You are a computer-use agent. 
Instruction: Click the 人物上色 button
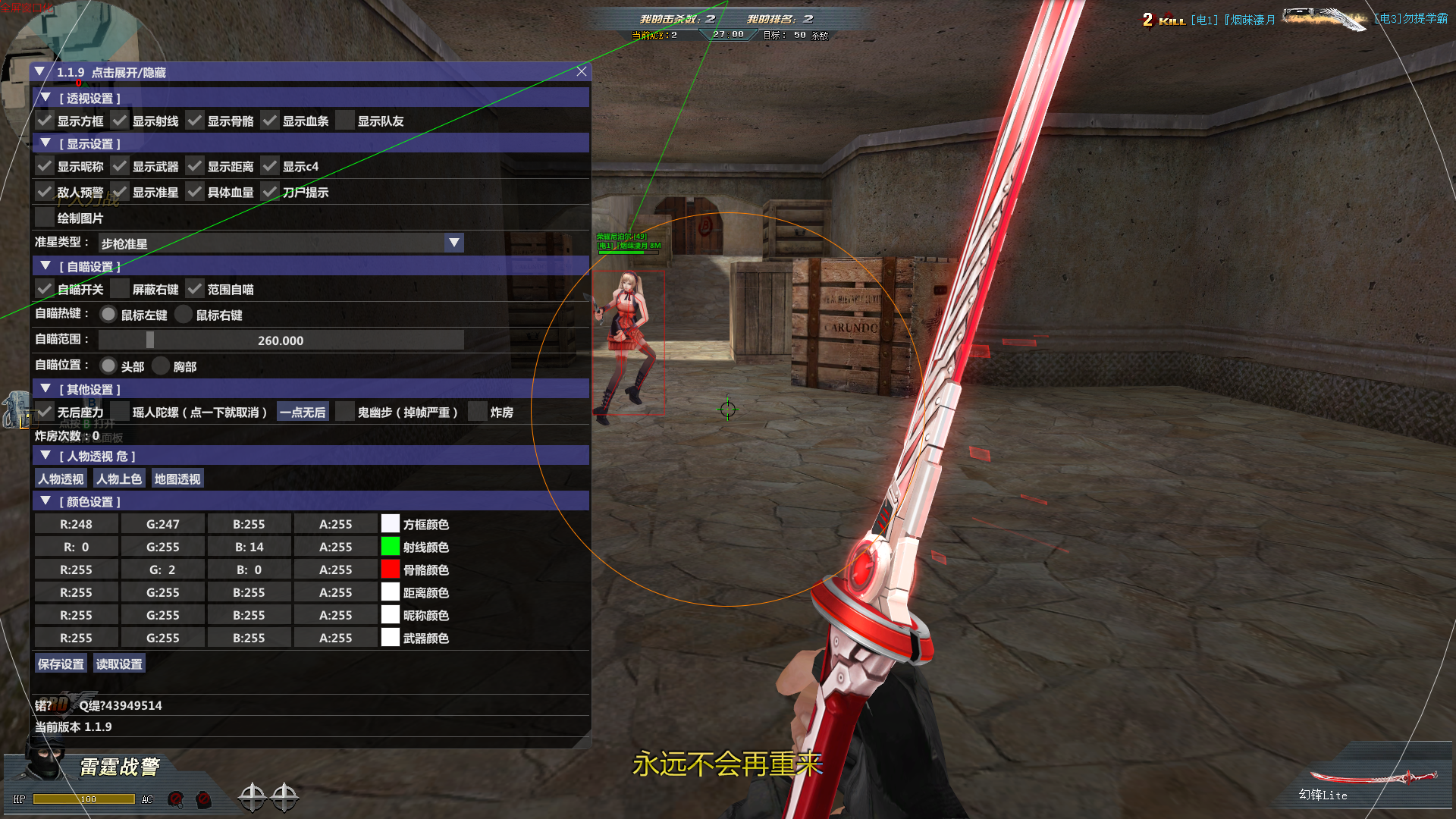119,479
